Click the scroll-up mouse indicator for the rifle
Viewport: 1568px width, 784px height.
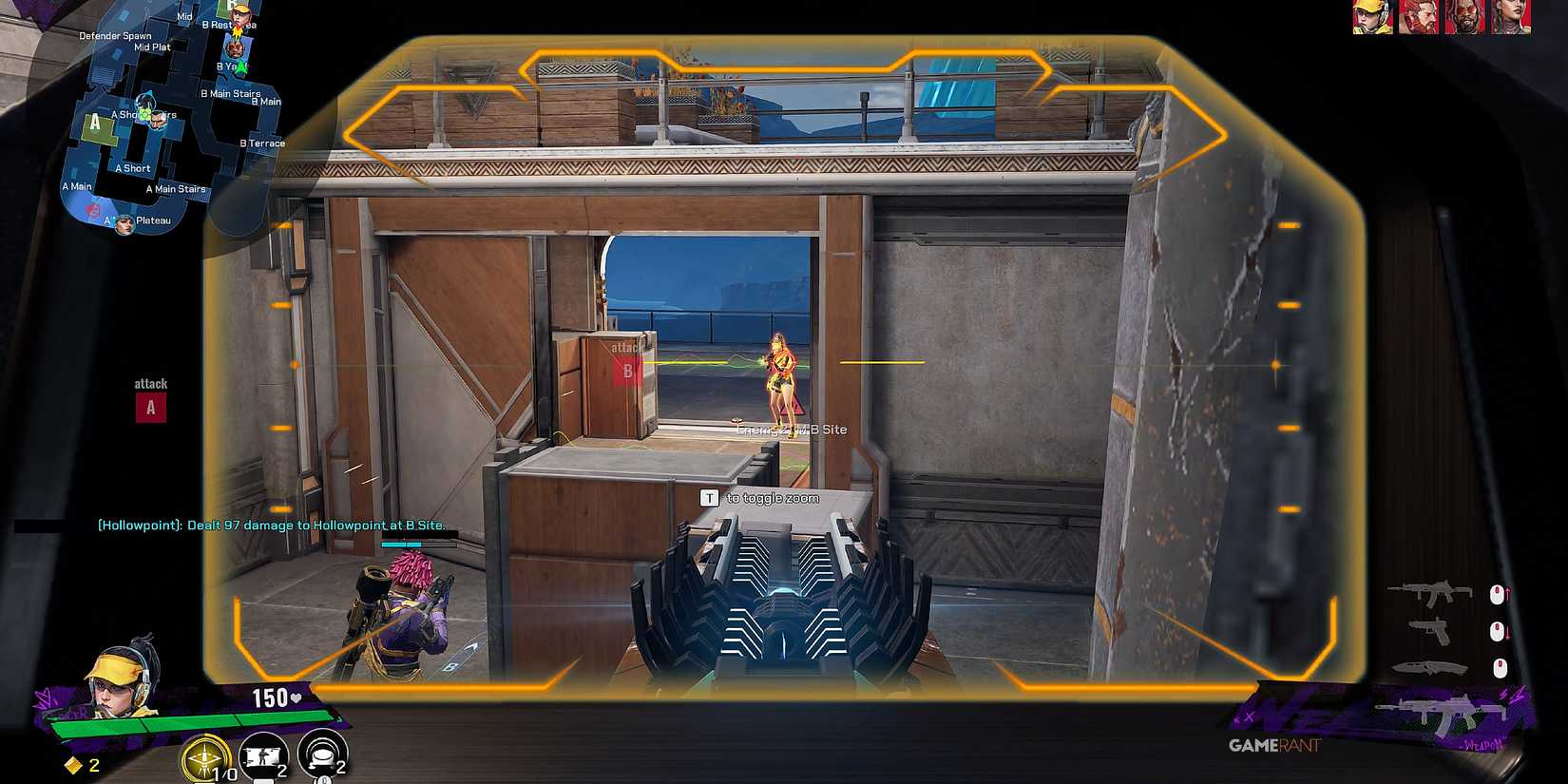1498,592
